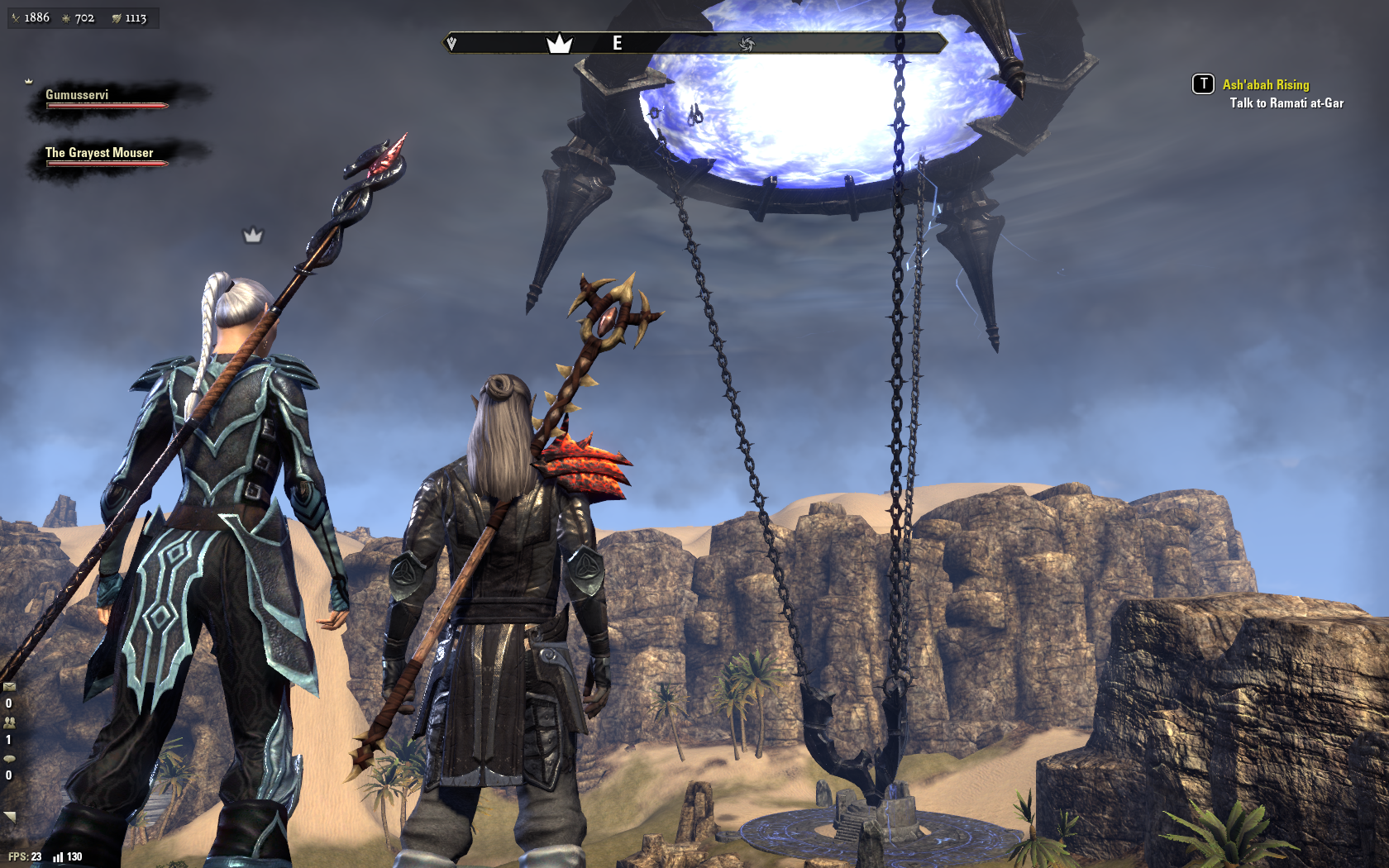
Task: Open the Ash'abah Rising quest tracker entry
Action: coord(1265,84)
